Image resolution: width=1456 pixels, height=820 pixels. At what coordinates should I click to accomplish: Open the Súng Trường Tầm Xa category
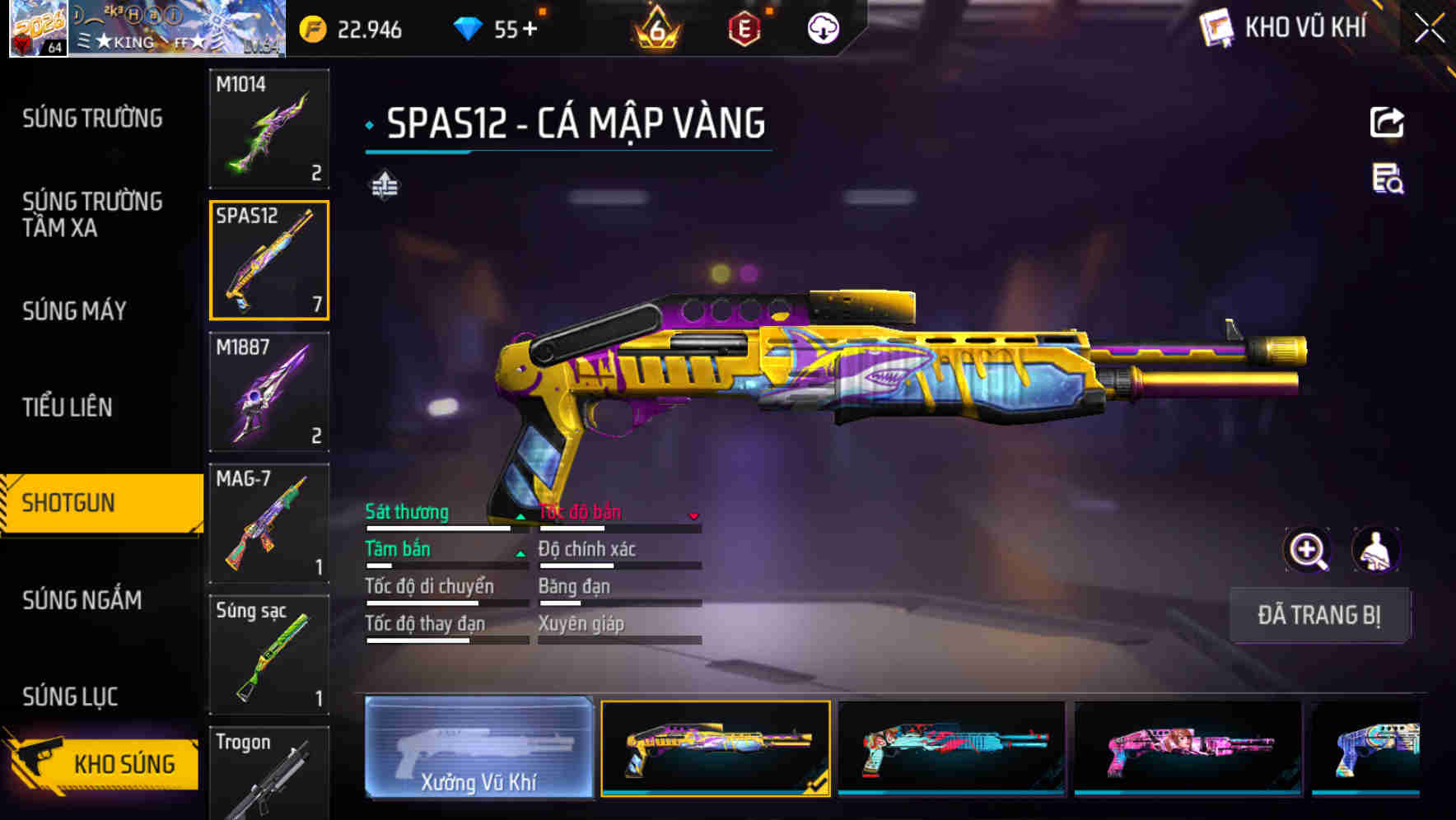[x=92, y=214]
